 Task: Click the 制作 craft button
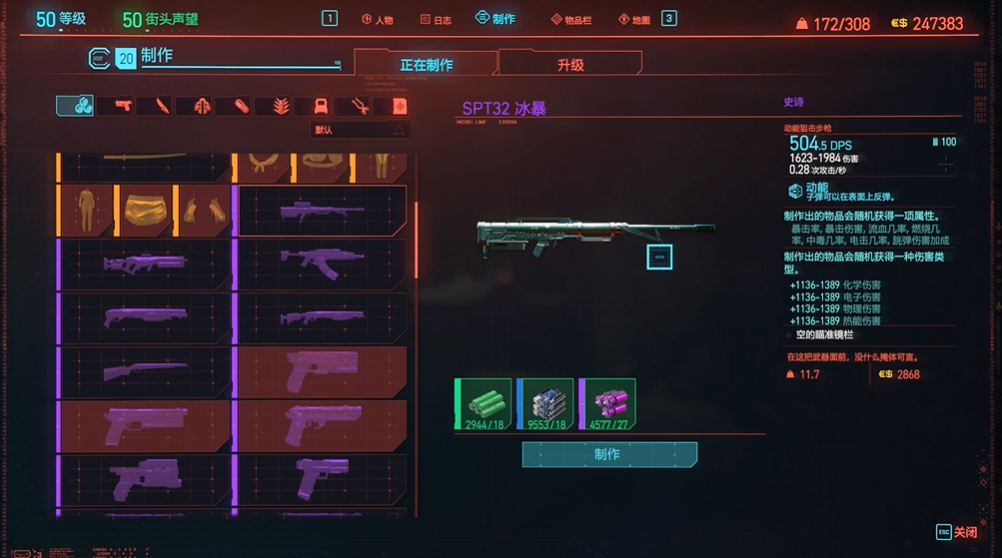(x=609, y=454)
